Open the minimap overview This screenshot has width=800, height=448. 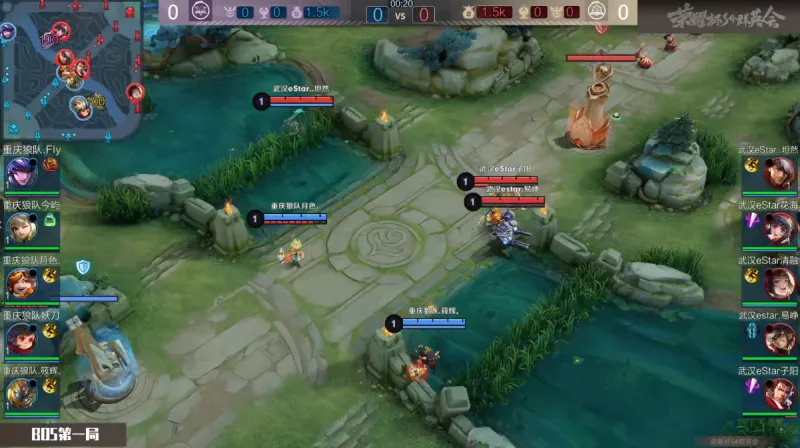pos(72,70)
